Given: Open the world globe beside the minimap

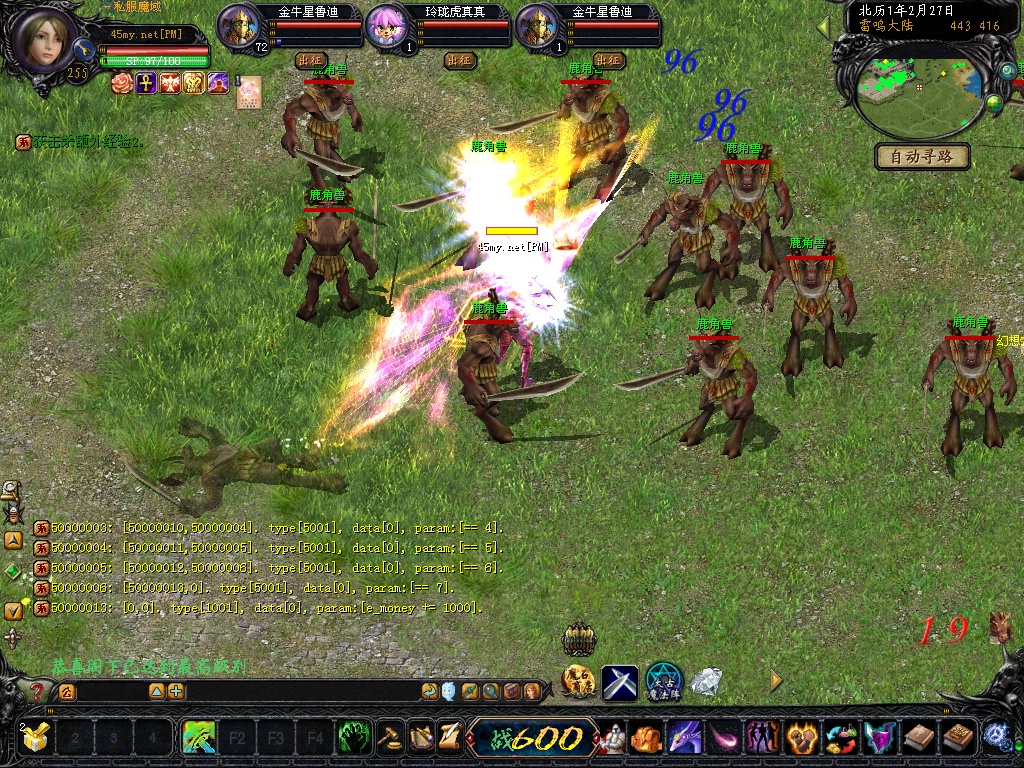Looking at the screenshot, I should point(994,102).
